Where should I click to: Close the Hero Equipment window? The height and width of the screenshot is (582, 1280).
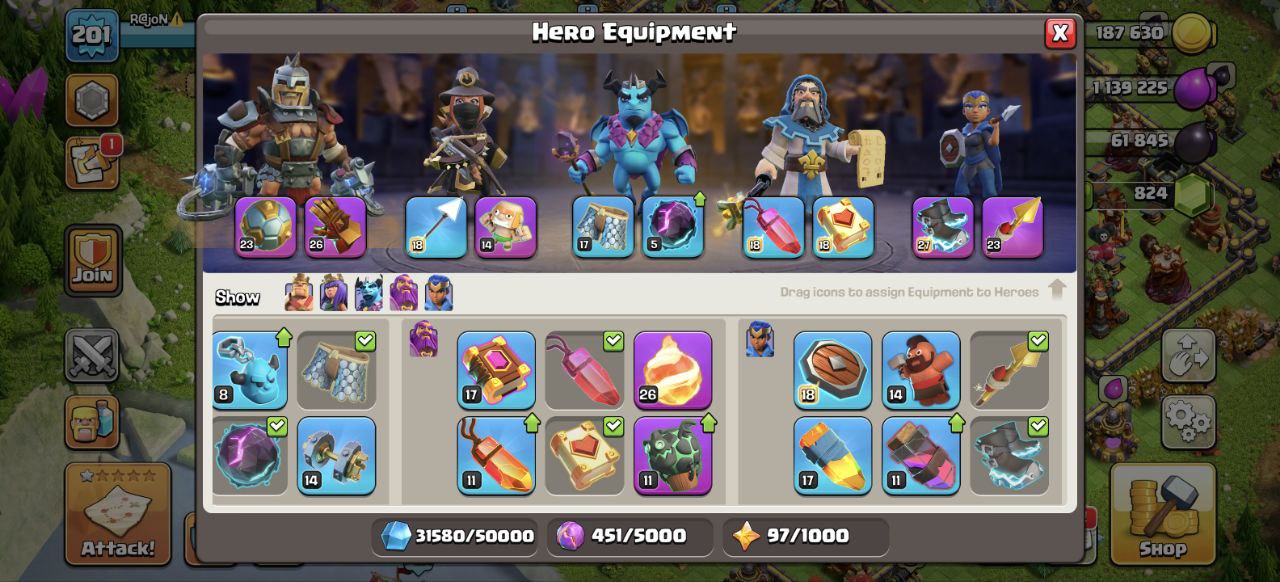(1060, 34)
